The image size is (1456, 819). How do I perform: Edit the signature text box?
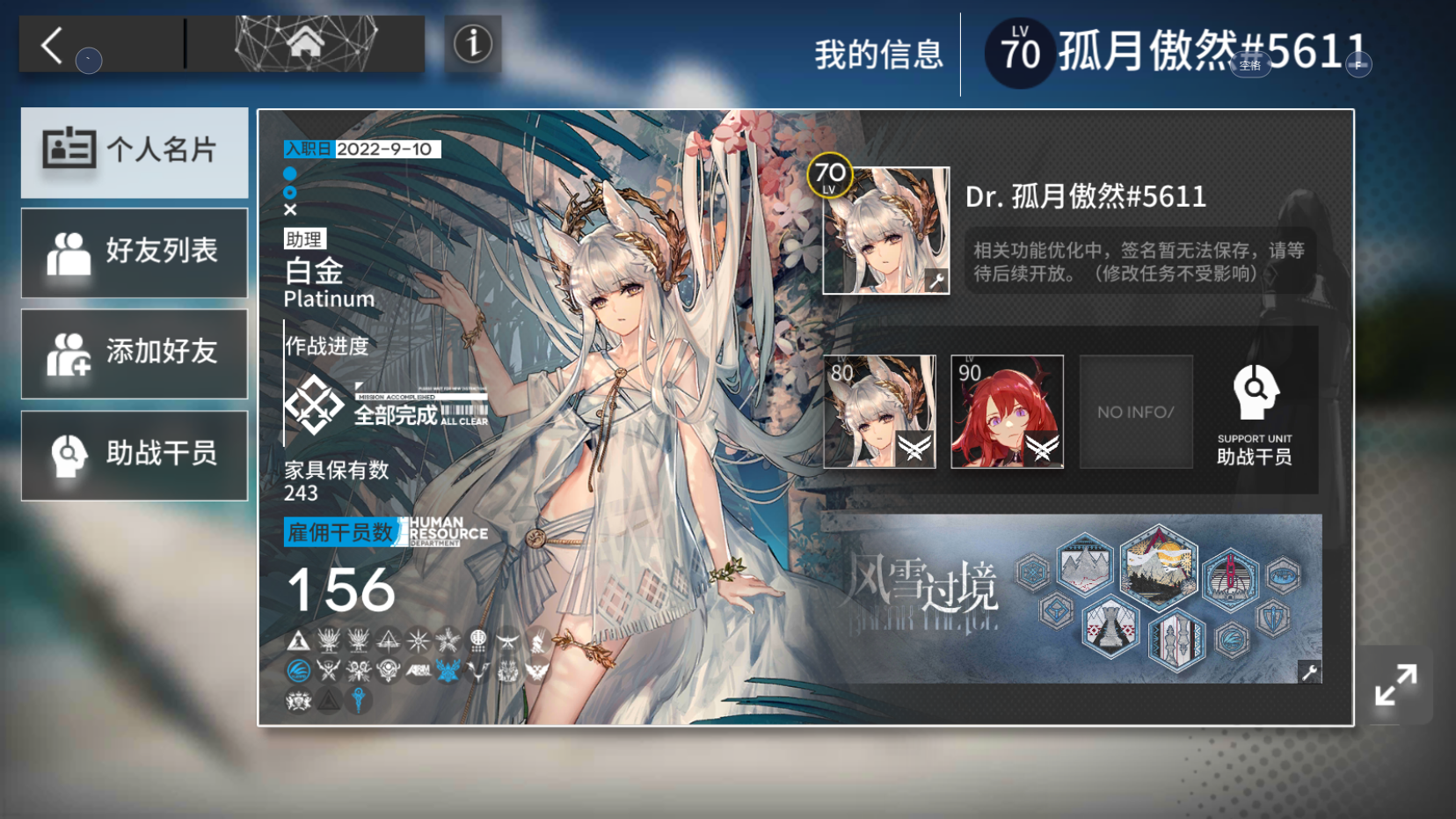coord(1139,261)
